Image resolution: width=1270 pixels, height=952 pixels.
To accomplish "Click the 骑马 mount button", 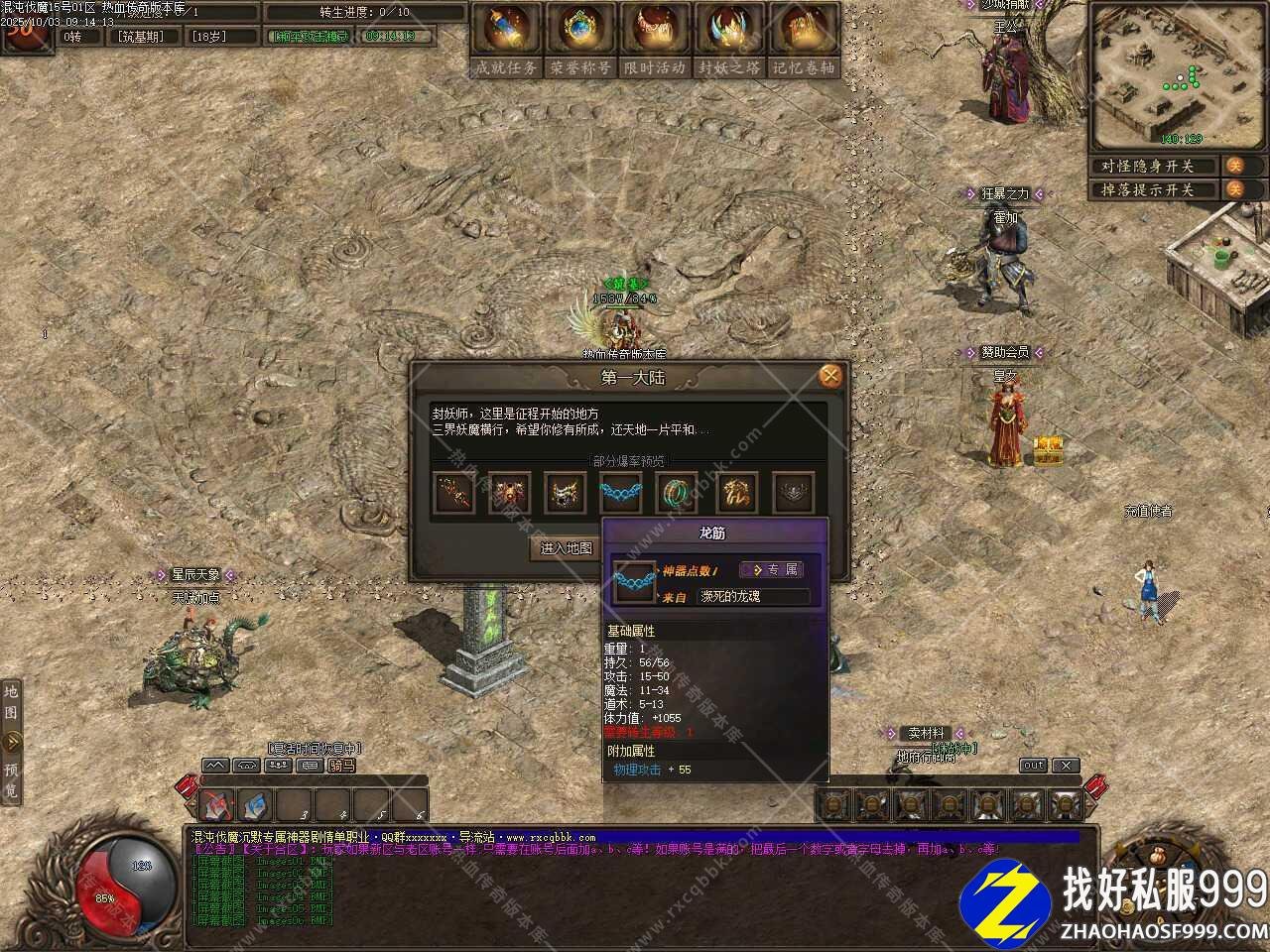I will pyautogui.click(x=341, y=766).
